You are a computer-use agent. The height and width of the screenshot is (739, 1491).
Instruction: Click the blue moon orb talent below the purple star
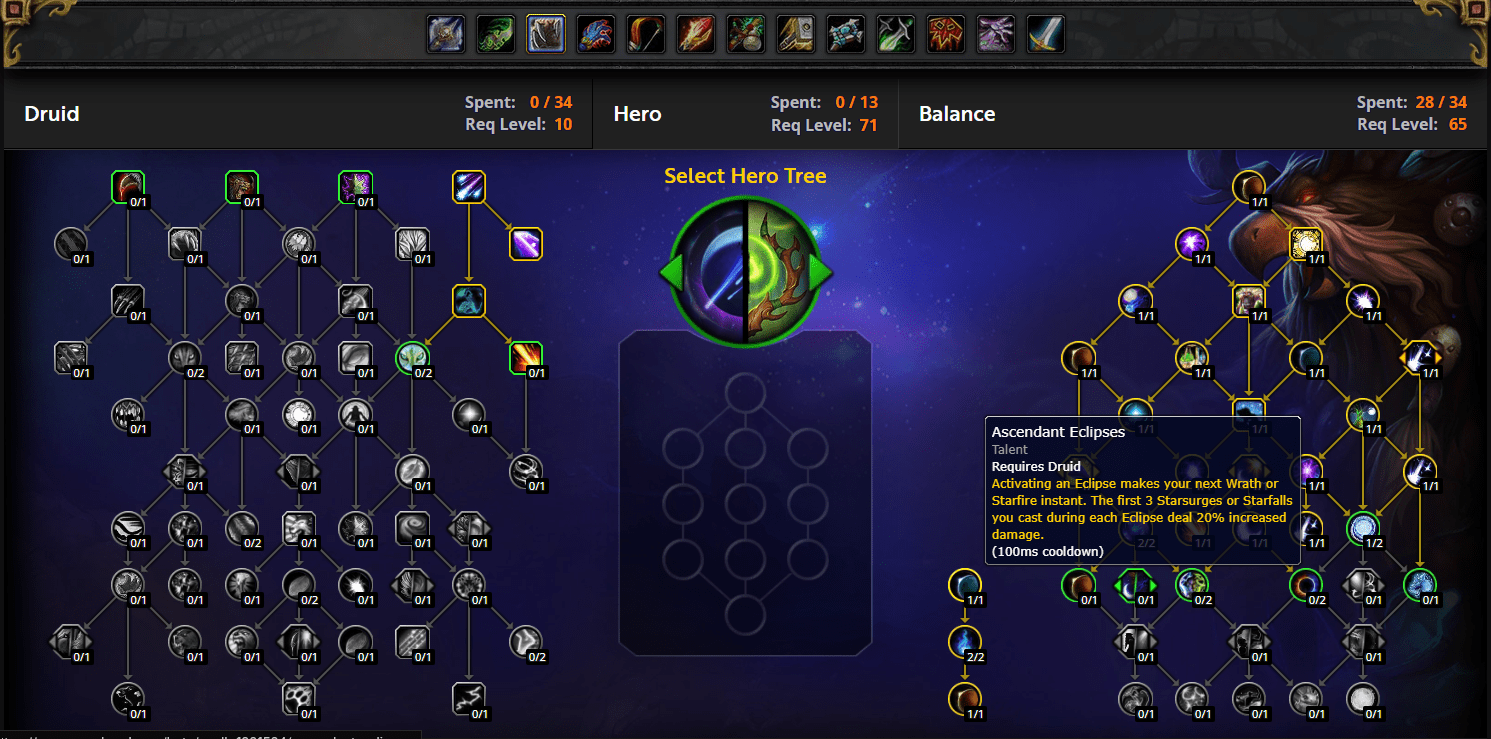(1136, 303)
